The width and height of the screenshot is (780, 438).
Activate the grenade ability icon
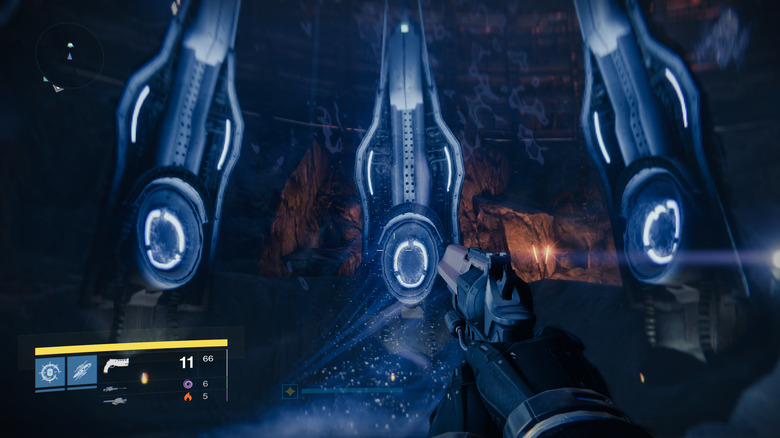(x=50, y=371)
